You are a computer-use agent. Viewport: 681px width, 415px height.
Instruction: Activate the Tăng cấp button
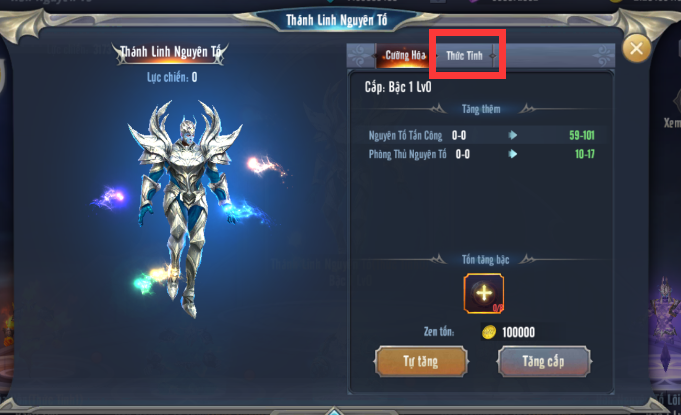[x=543, y=359]
